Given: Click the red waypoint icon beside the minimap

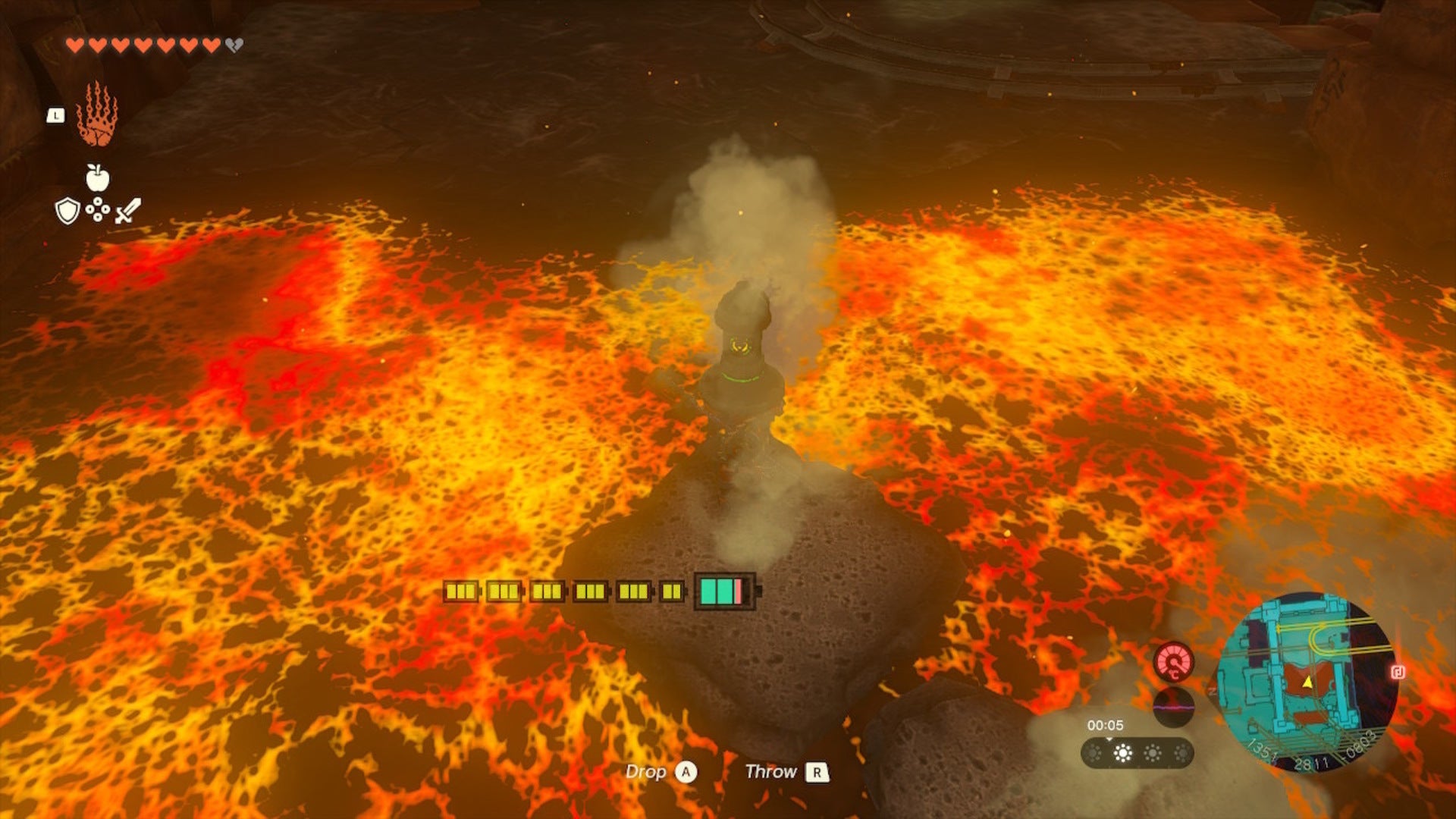Looking at the screenshot, I should click(x=1398, y=670).
